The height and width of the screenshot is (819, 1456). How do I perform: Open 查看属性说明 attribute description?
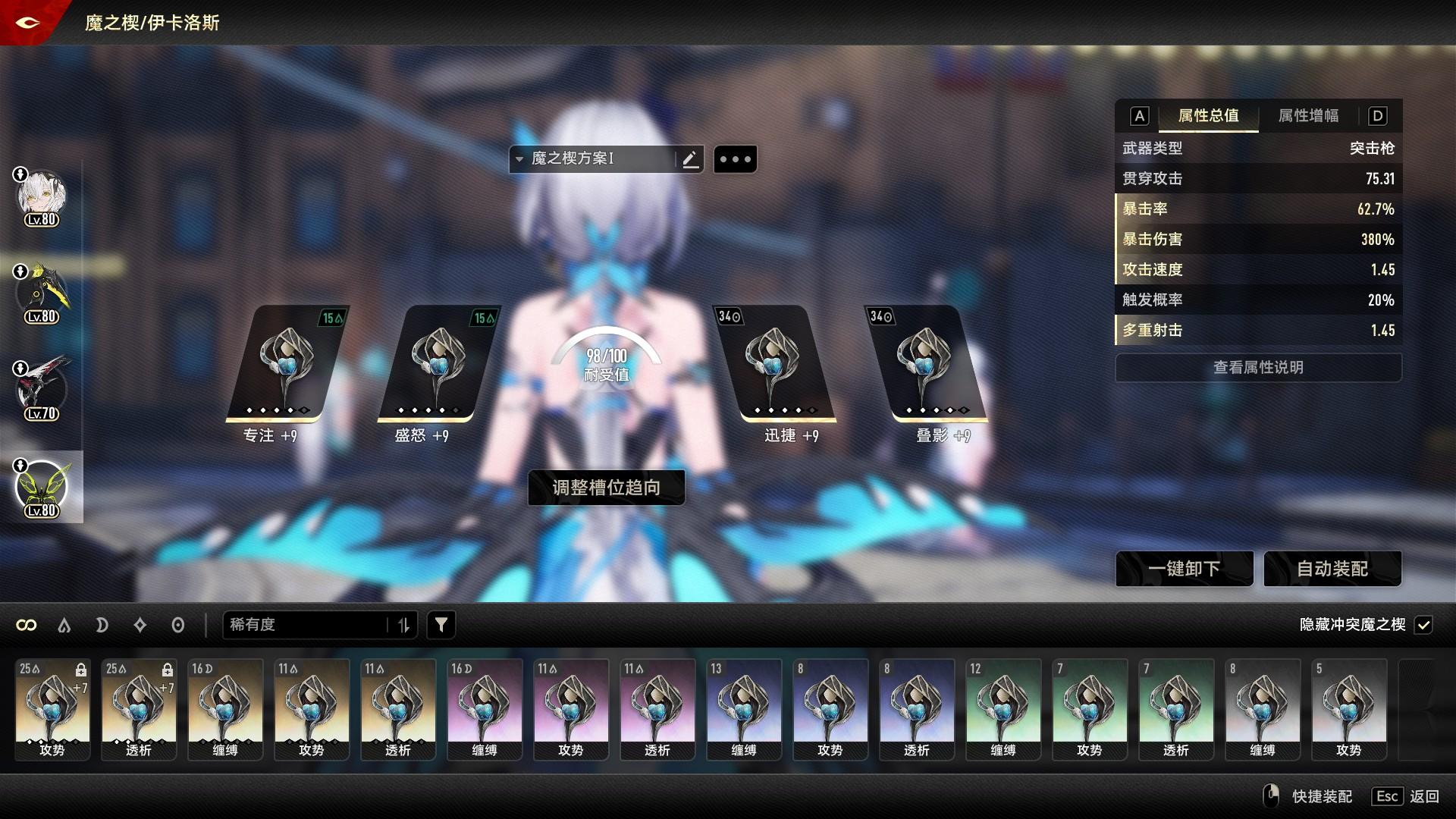point(1258,368)
